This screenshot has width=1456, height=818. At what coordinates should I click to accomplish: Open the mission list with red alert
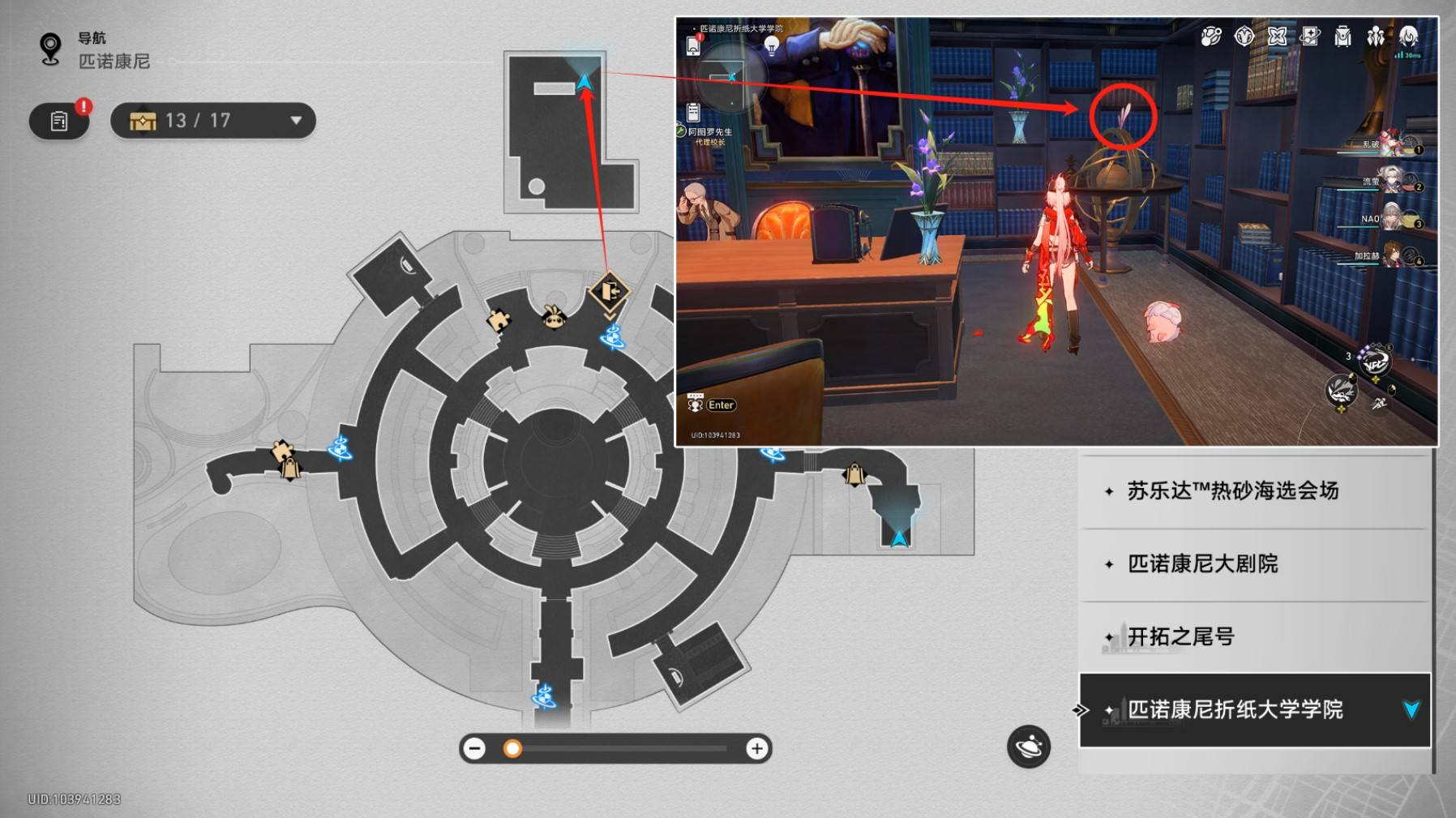pyautogui.click(x=59, y=121)
